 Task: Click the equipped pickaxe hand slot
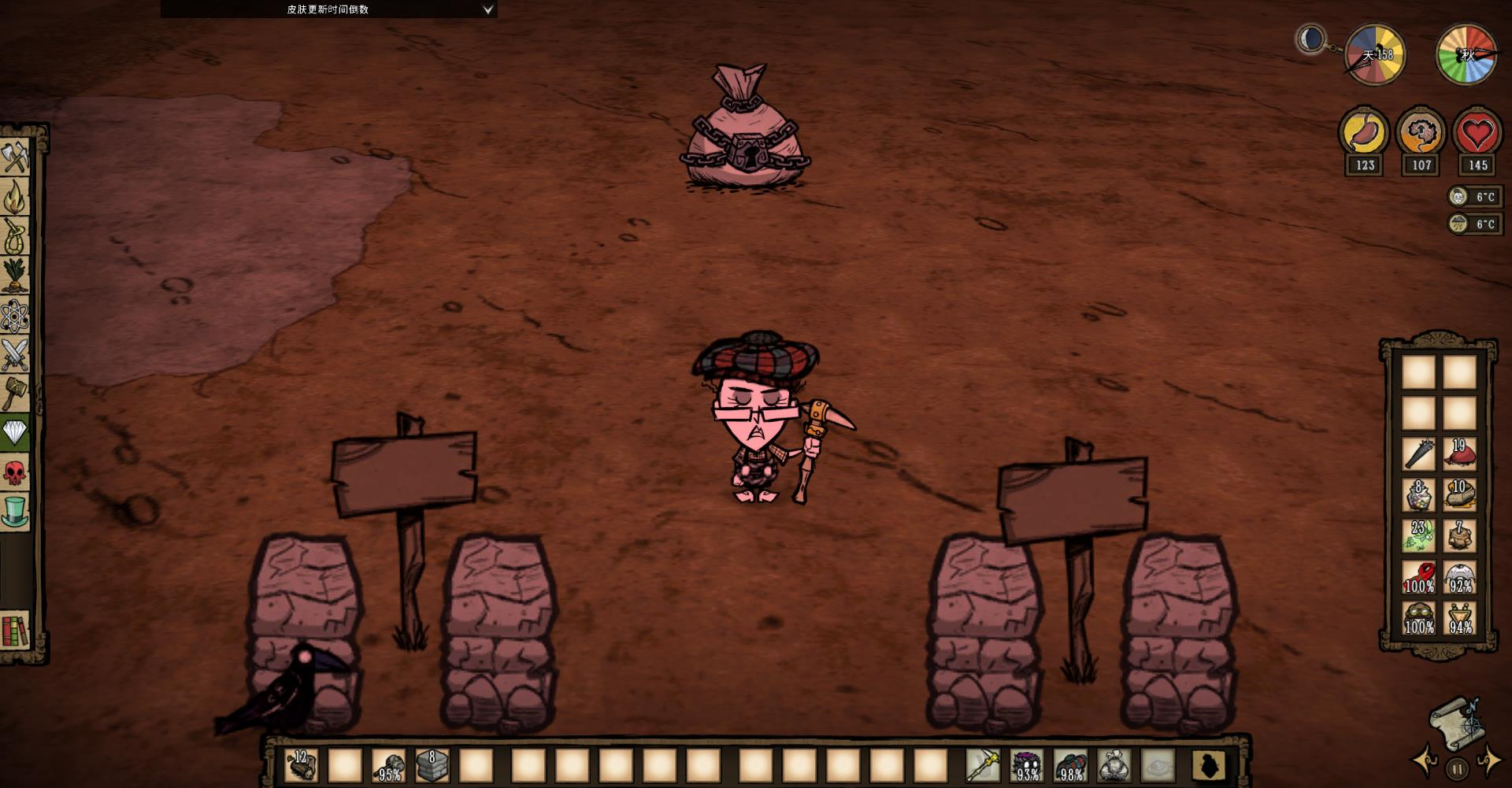pos(983,764)
